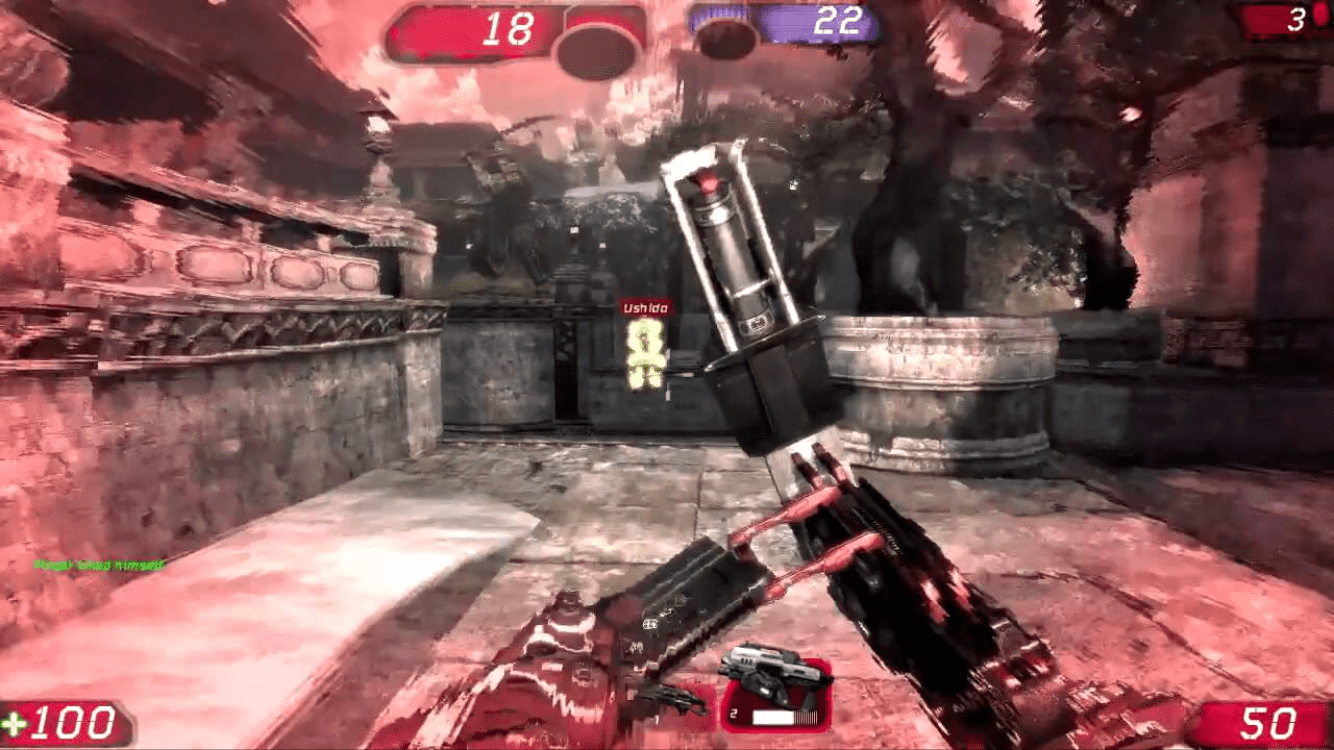This screenshot has width=1334, height=750.
Task: Select the Enforcer pistol in weapon slot 2
Action: coord(775,692)
